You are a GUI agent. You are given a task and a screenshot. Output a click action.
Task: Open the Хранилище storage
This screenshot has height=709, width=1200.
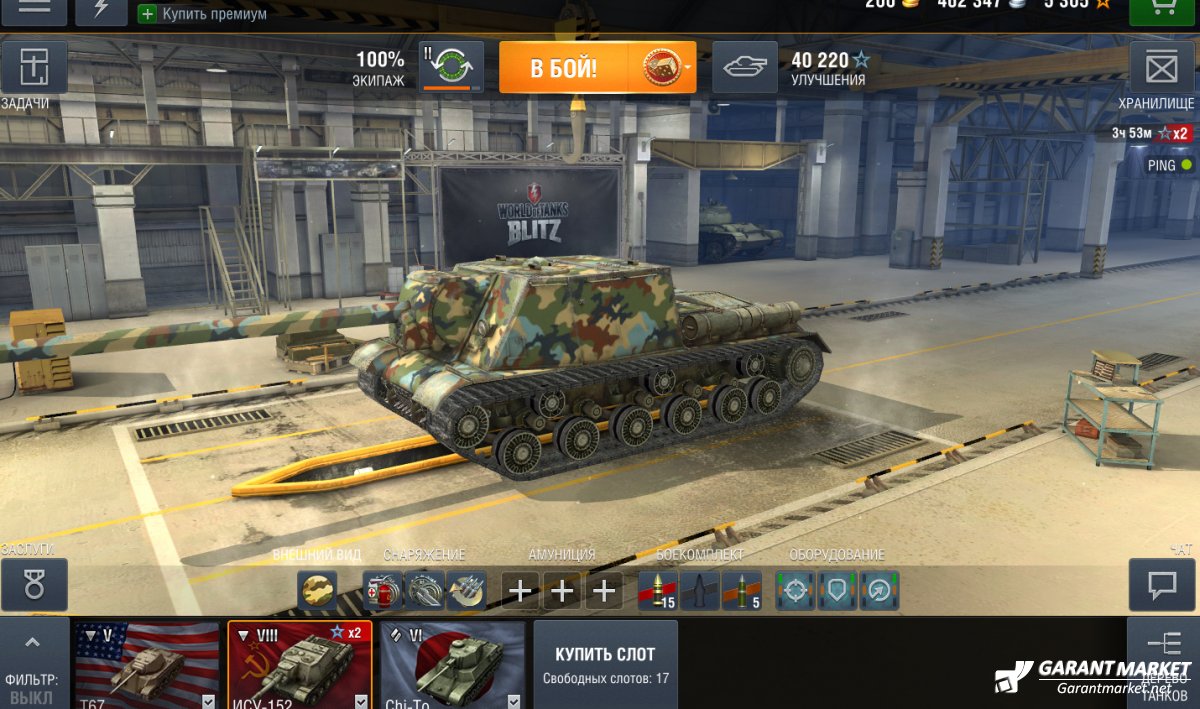1161,68
